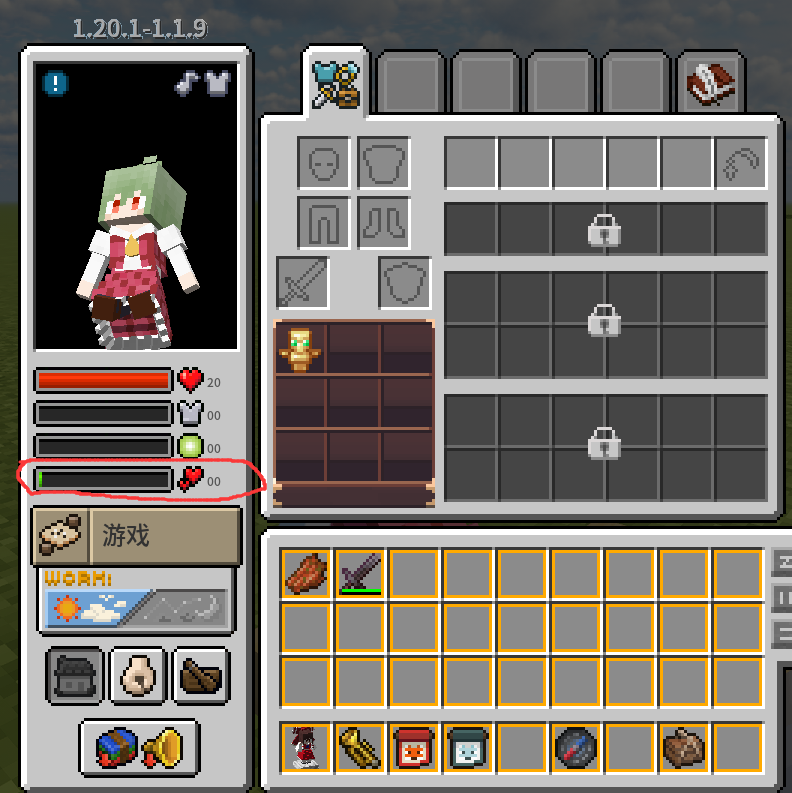The image size is (792, 793).
Task: Select the dark sword inventory slot
Action: 360,574
